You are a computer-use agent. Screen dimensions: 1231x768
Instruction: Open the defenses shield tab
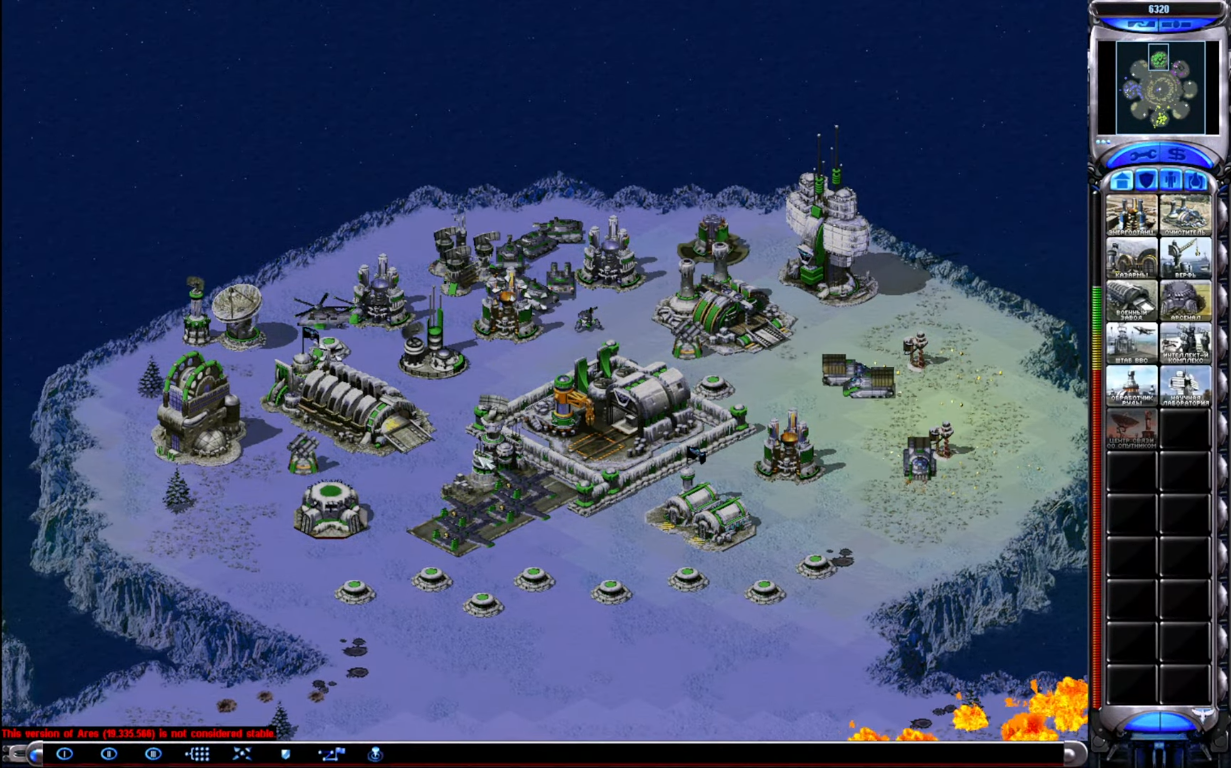click(x=1146, y=181)
